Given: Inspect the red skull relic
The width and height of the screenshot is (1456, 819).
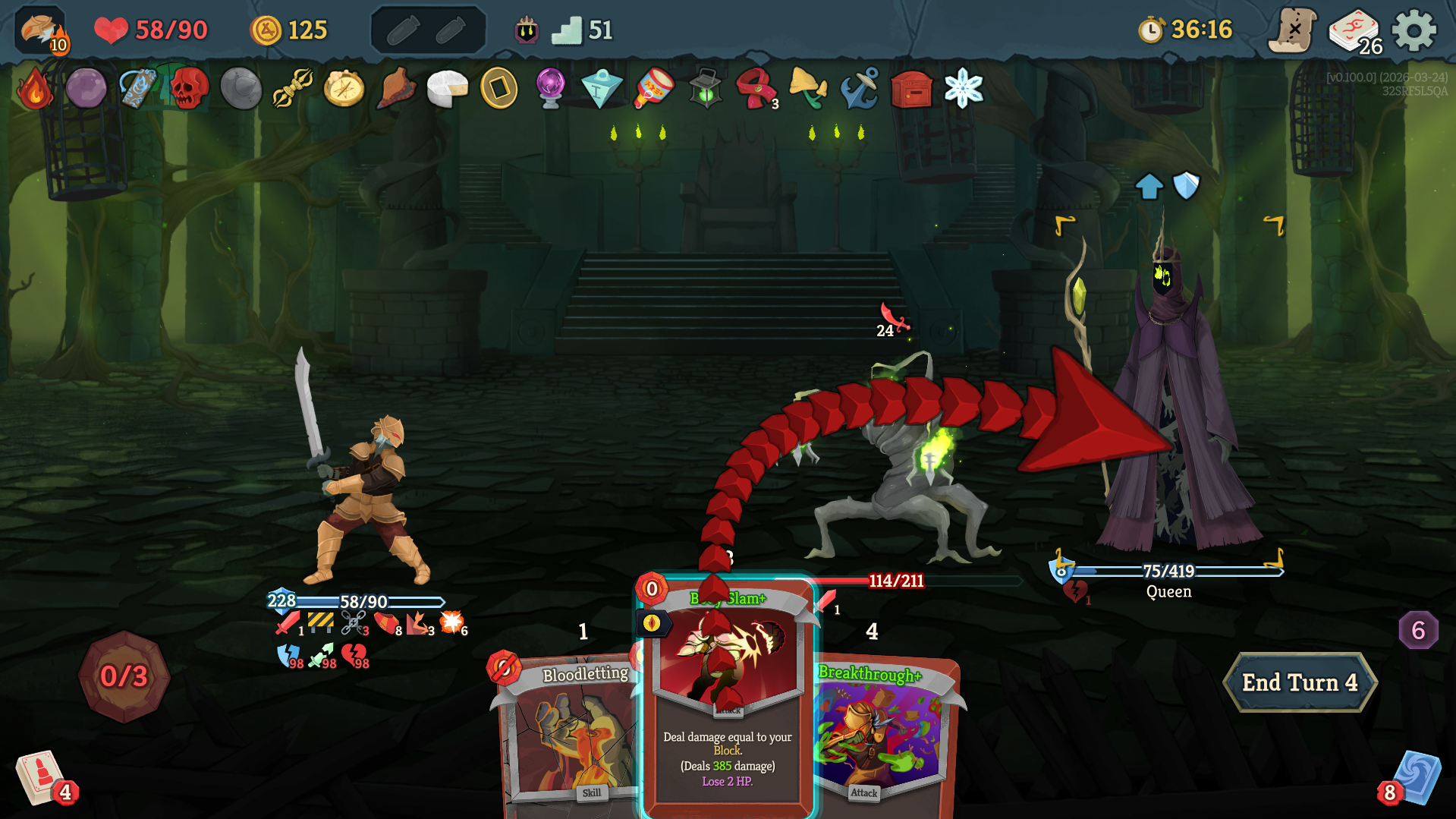Looking at the screenshot, I should coord(189,89).
